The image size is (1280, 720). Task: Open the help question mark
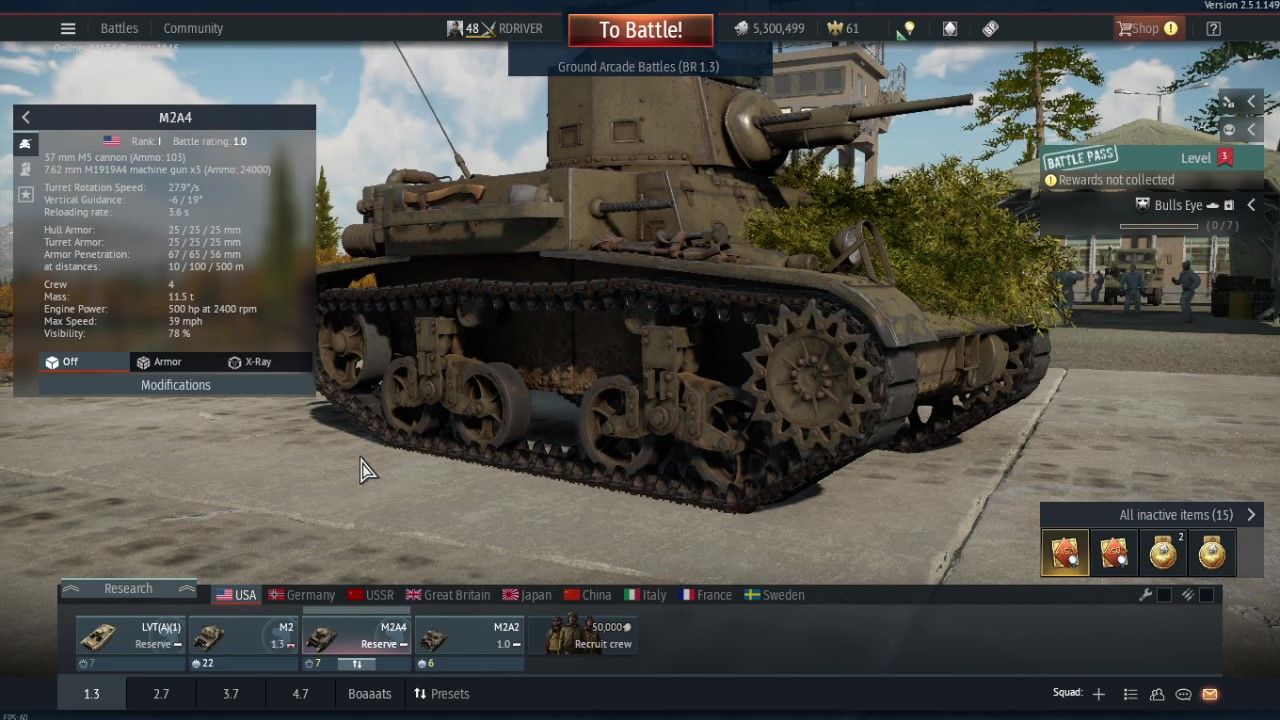1213,29
